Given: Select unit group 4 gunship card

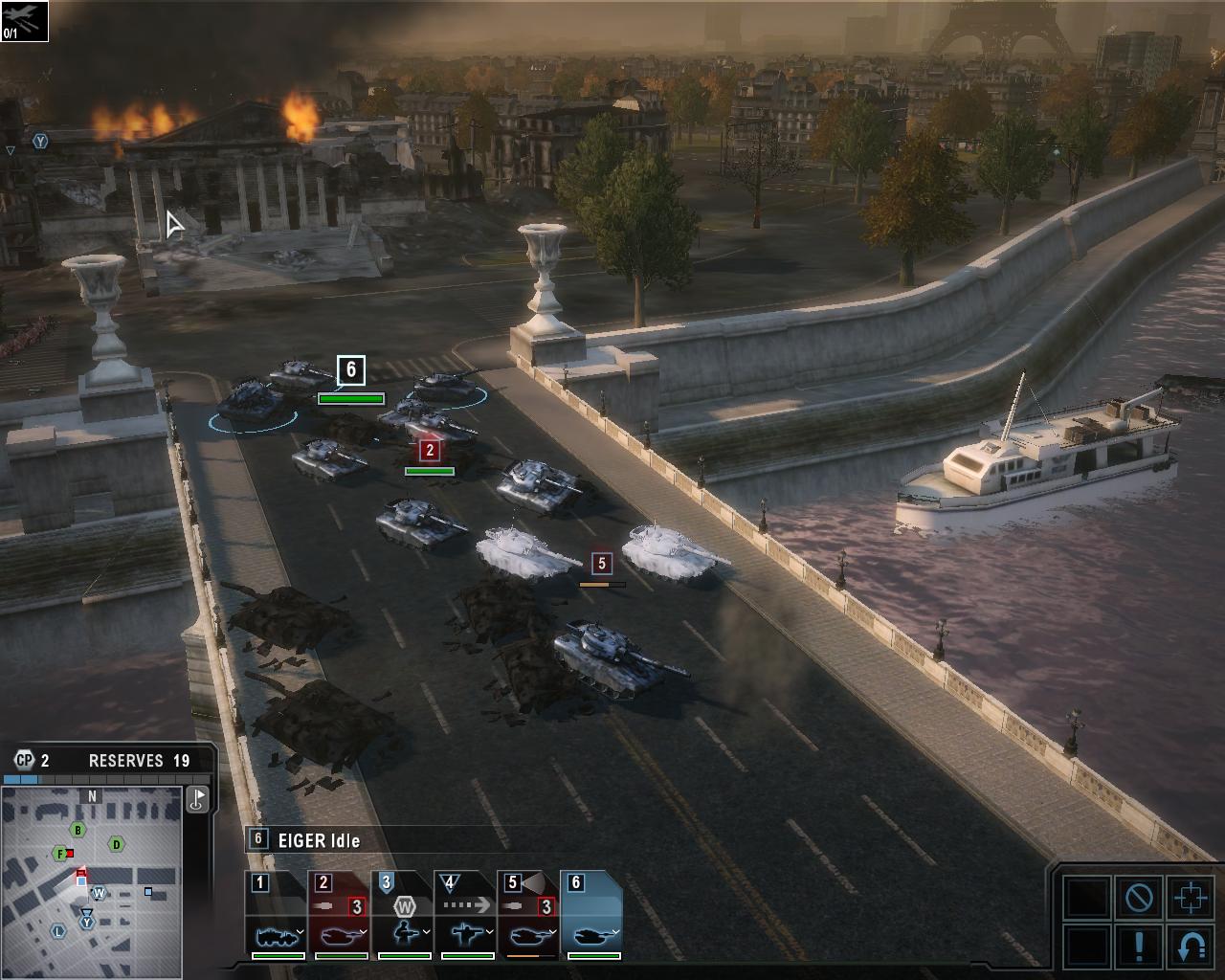Looking at the screenshot, I should (467, 914).
